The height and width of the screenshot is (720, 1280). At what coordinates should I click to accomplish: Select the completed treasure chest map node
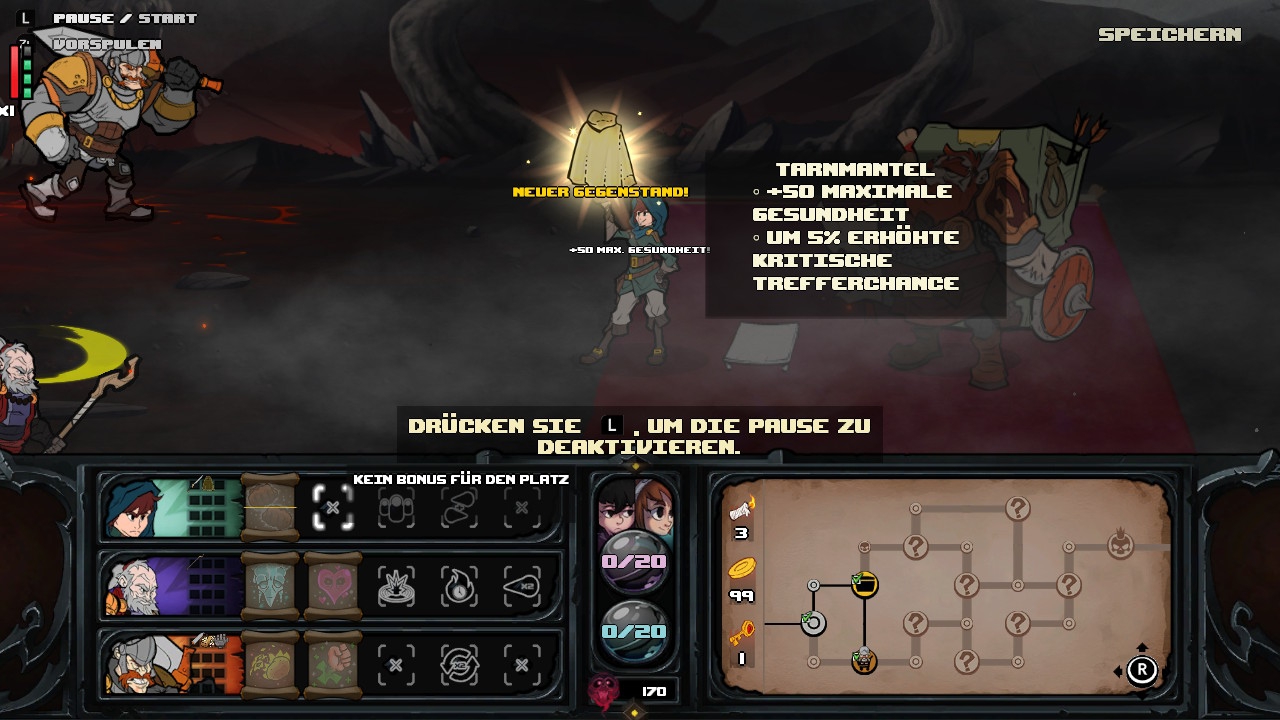(x=864, y=584)
